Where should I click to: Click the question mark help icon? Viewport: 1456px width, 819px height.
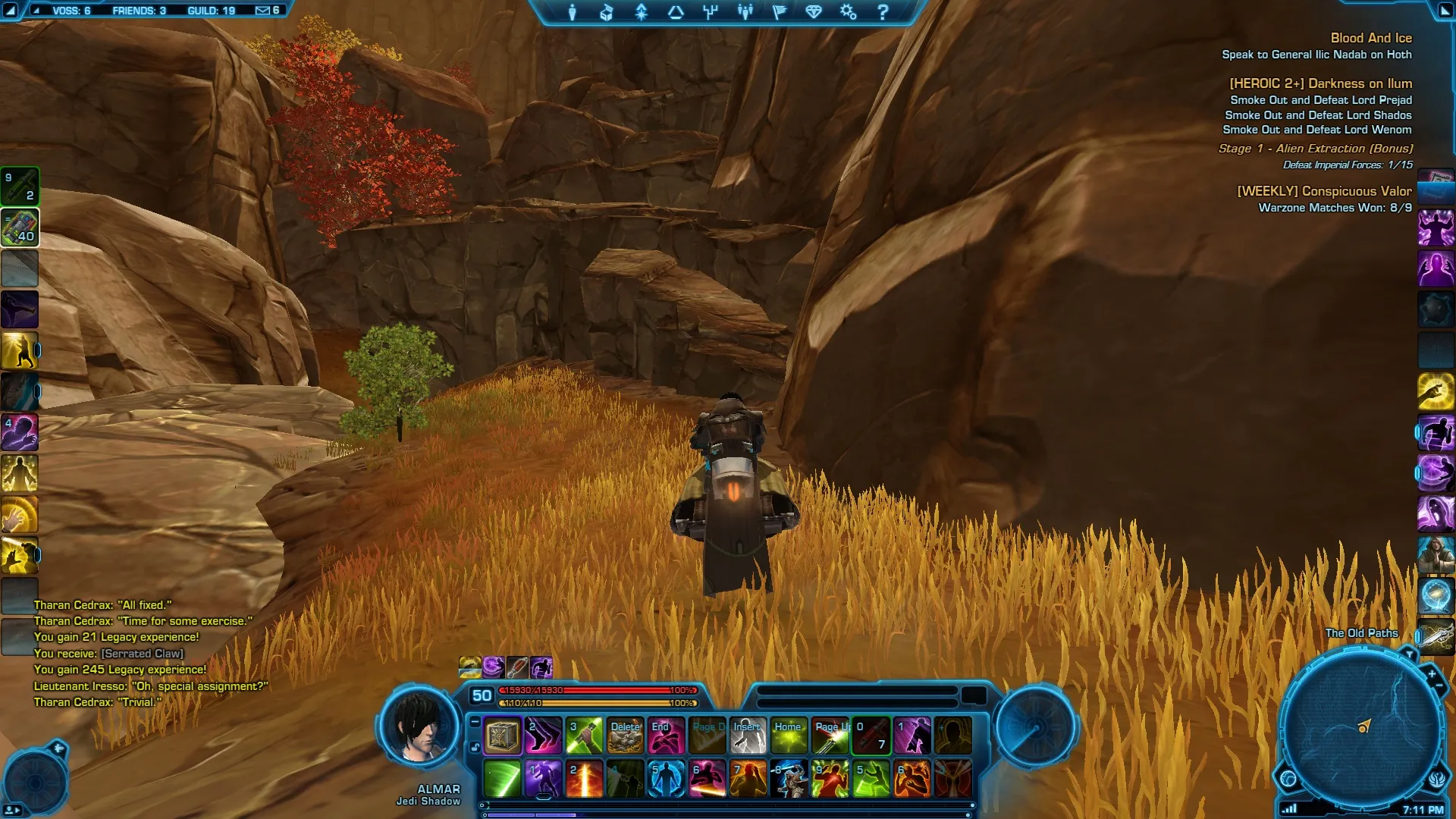(x=883, y=12)
